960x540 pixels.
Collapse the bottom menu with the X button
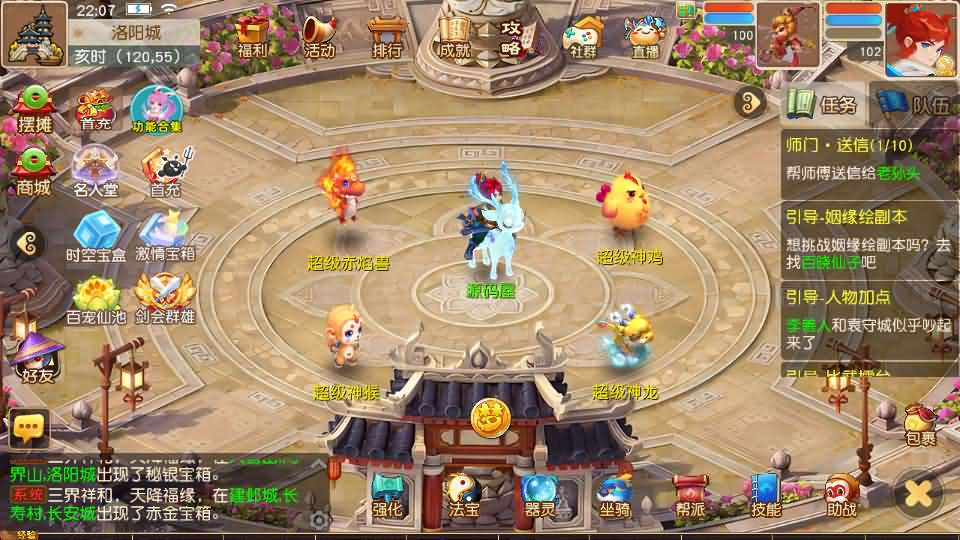coord(918,492)
